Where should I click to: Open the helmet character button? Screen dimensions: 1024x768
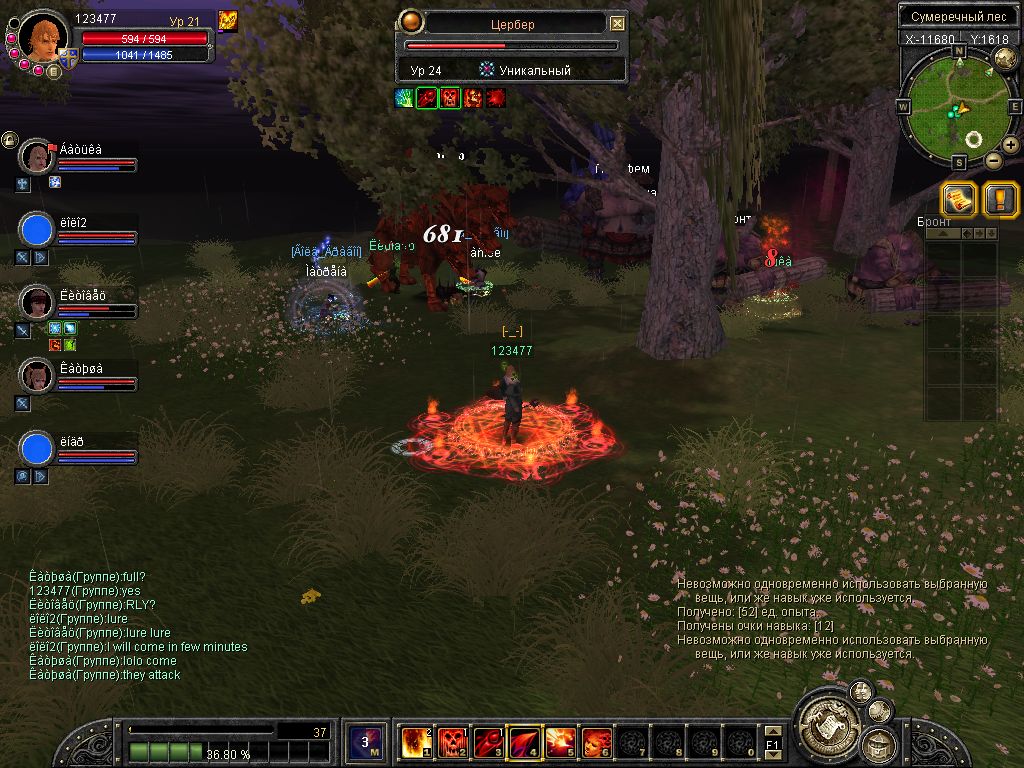881,744
